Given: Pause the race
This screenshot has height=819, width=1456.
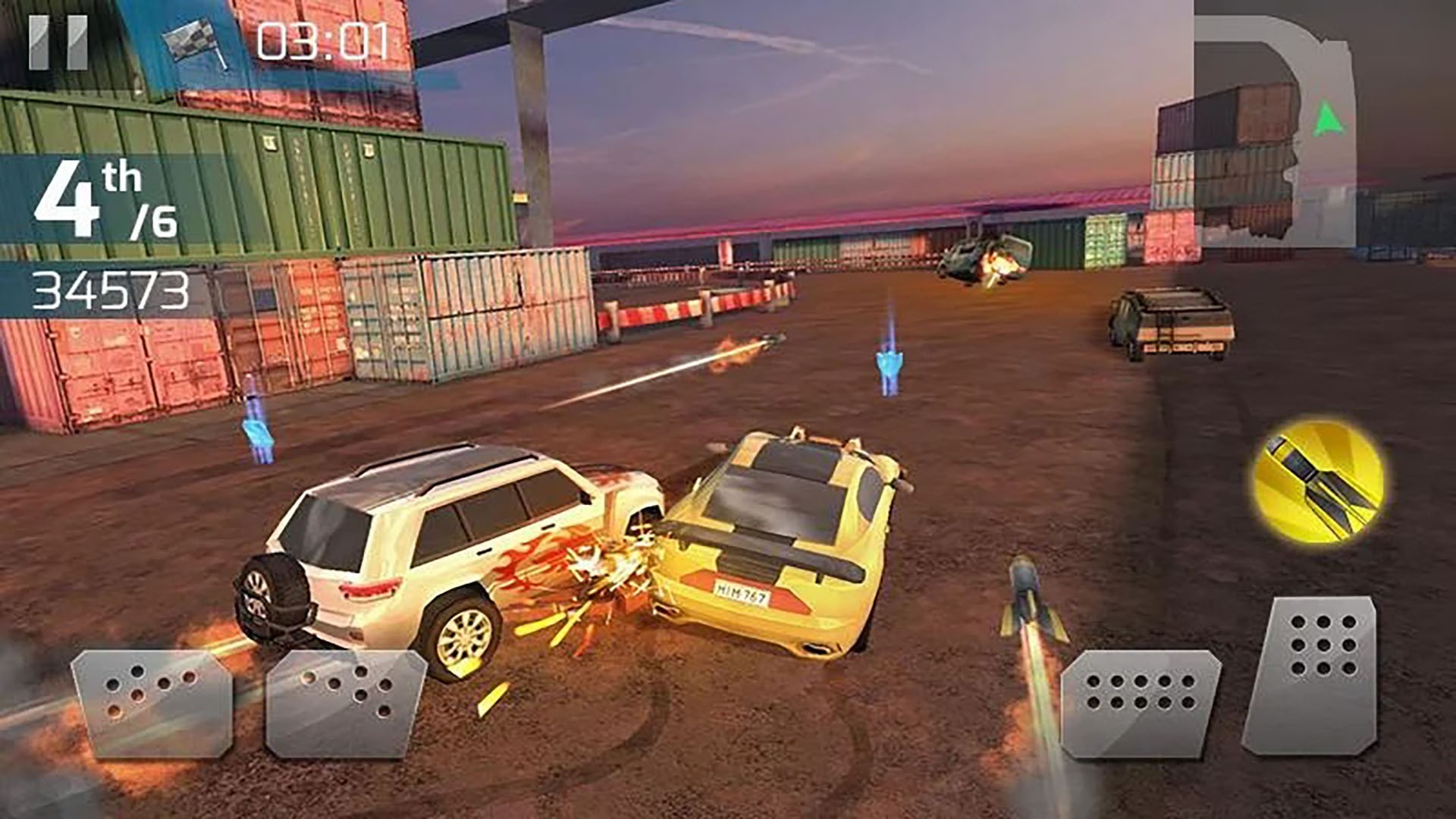Looking at the screenshot, I should (x=58, y=43).
